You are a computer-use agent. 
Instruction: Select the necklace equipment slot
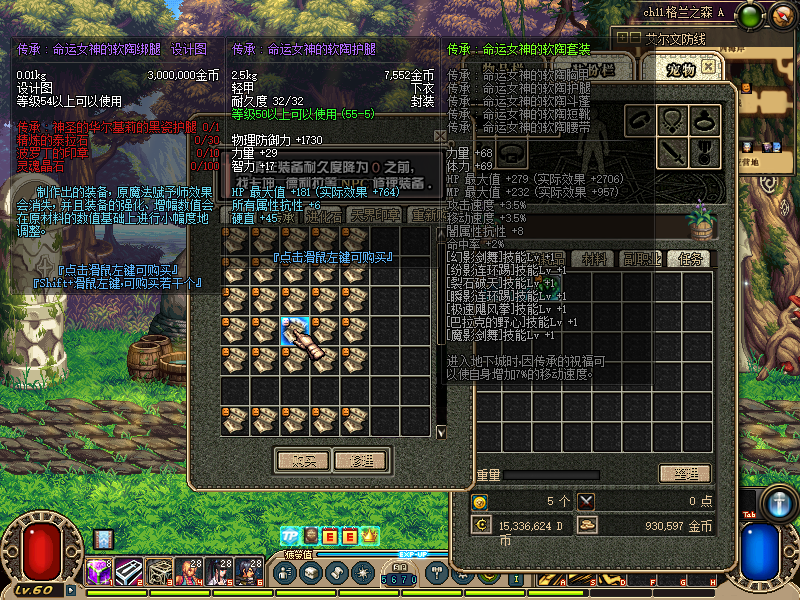click(673, 121)
